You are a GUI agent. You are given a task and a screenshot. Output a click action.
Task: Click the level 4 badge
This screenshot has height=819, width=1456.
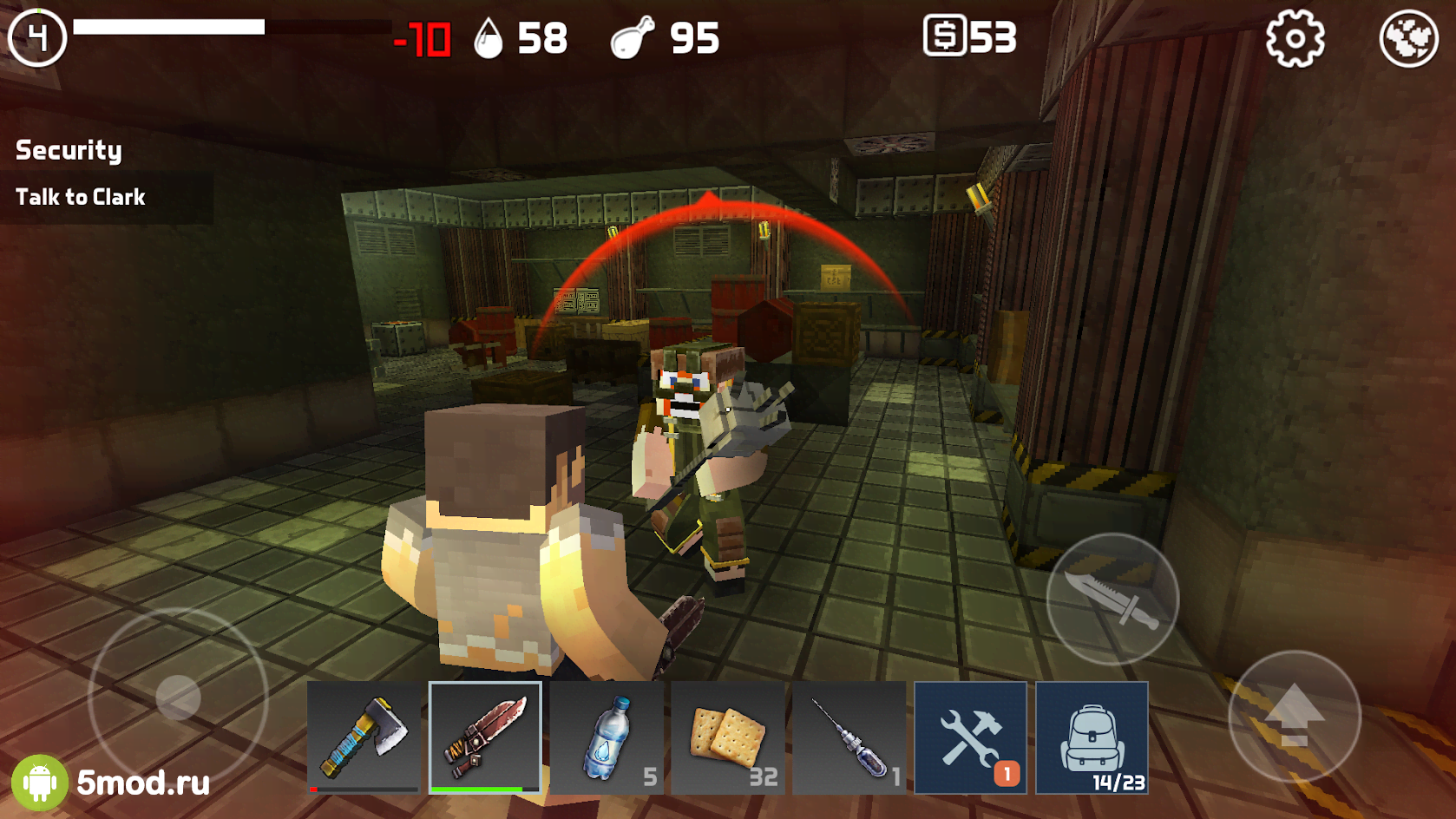pos(37,37)
